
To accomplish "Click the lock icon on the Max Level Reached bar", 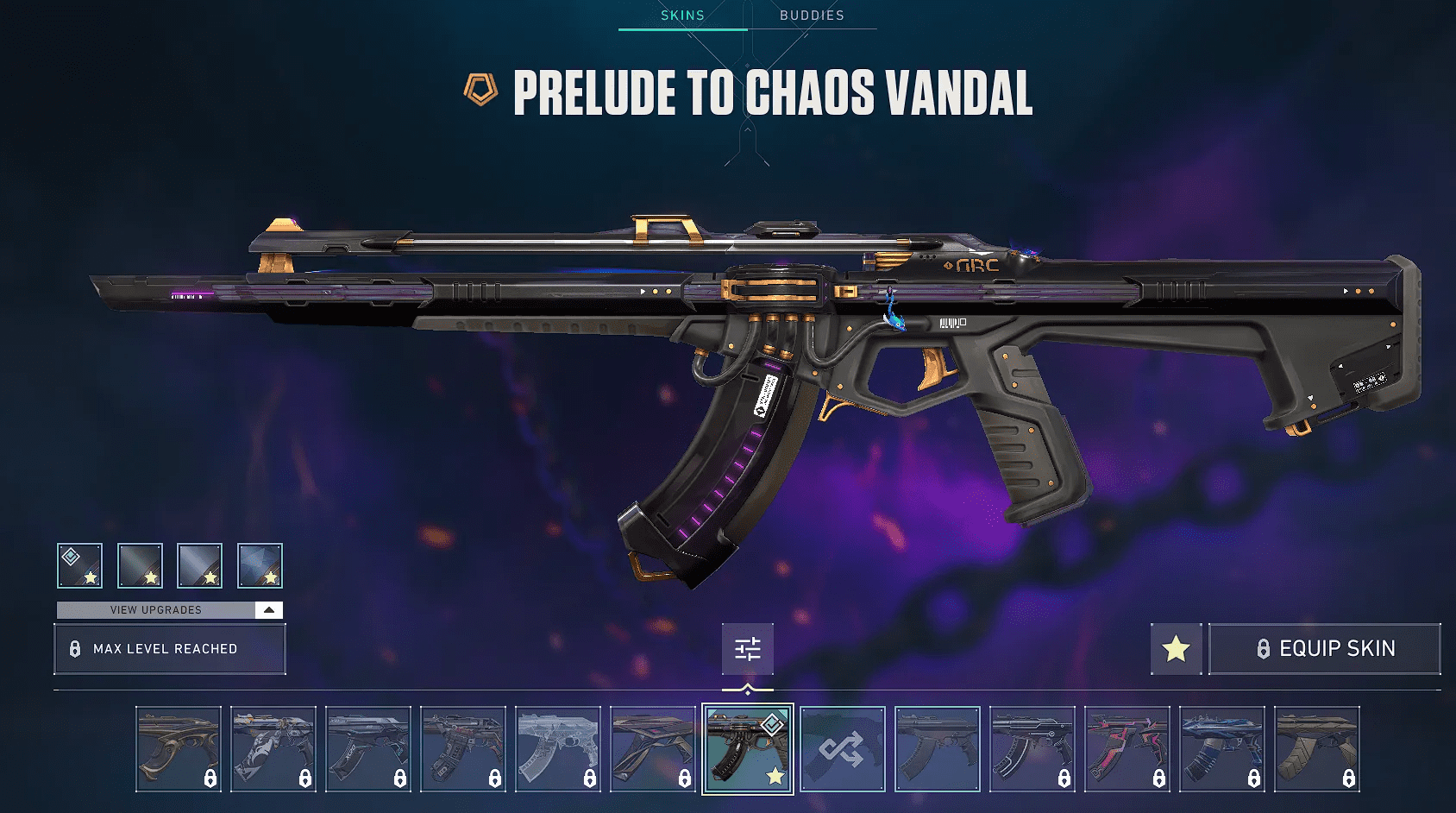I will pos(73,649).
